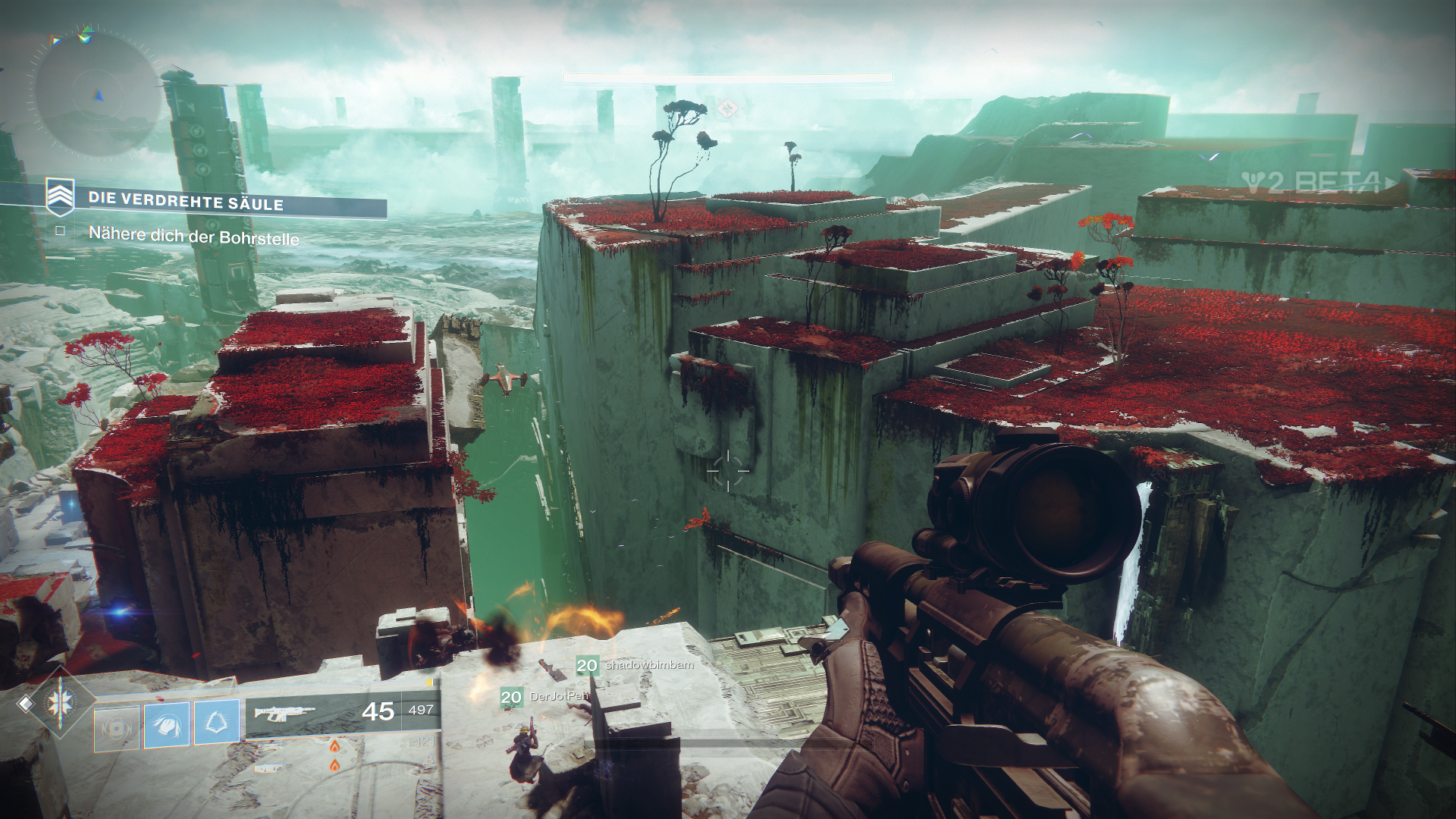Click the shadowbimbam player nameplate
Screen dimensions: 1456x819
[648, 665]
